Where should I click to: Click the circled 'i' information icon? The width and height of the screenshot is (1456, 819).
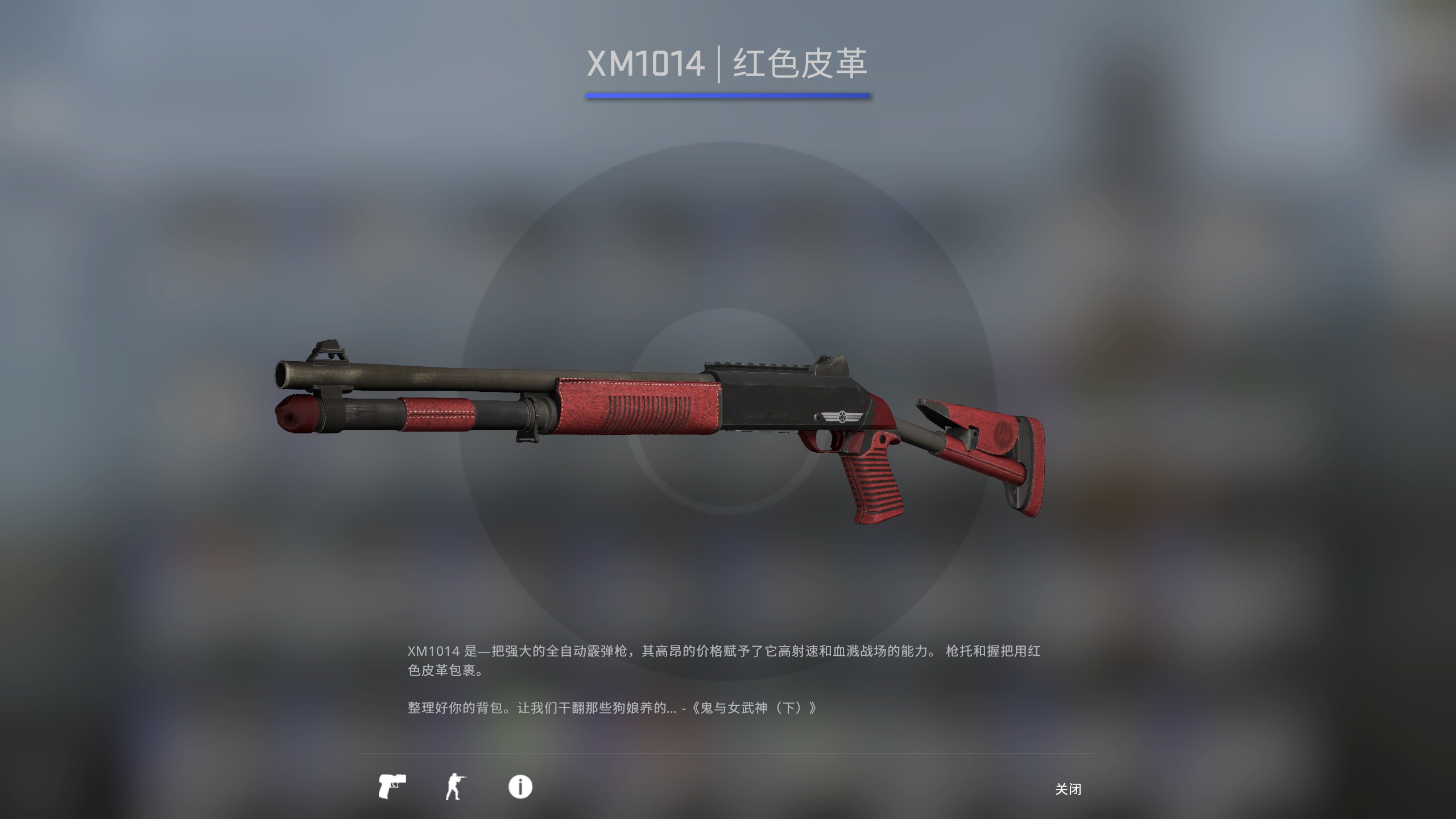pyautogui.click(x=519, y=787)
